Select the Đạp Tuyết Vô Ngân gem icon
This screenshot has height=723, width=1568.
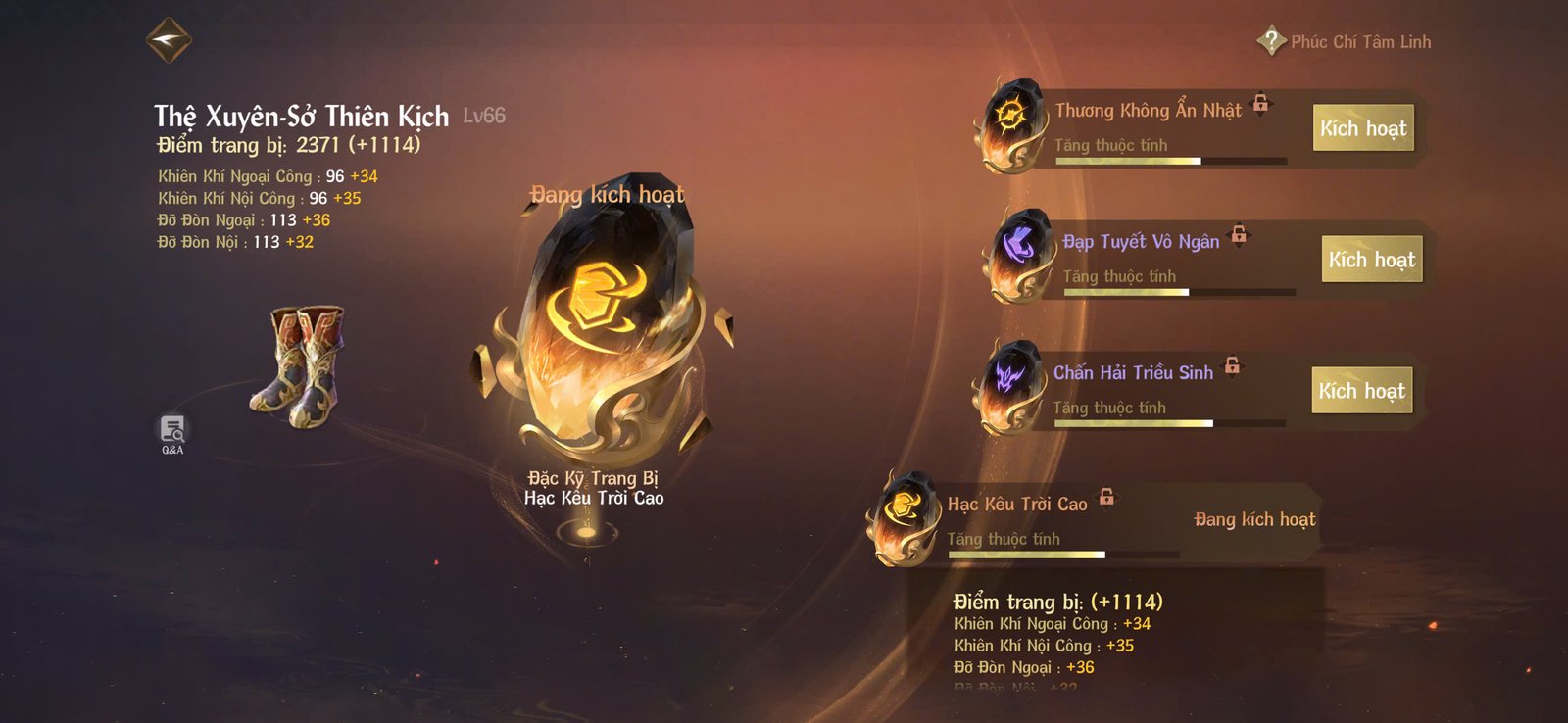1019,255
